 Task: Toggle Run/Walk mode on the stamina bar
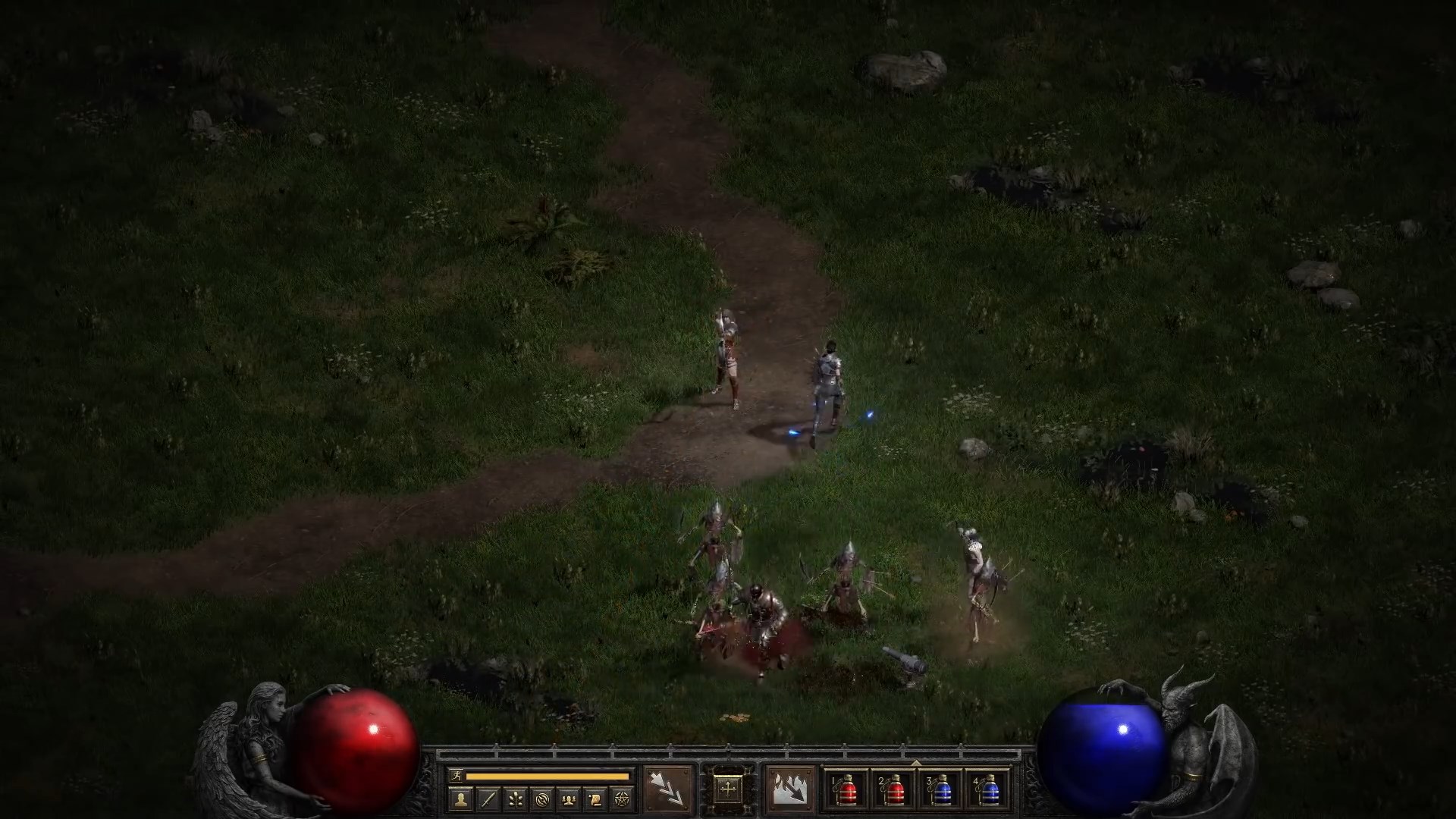click(x=457, y=776)
